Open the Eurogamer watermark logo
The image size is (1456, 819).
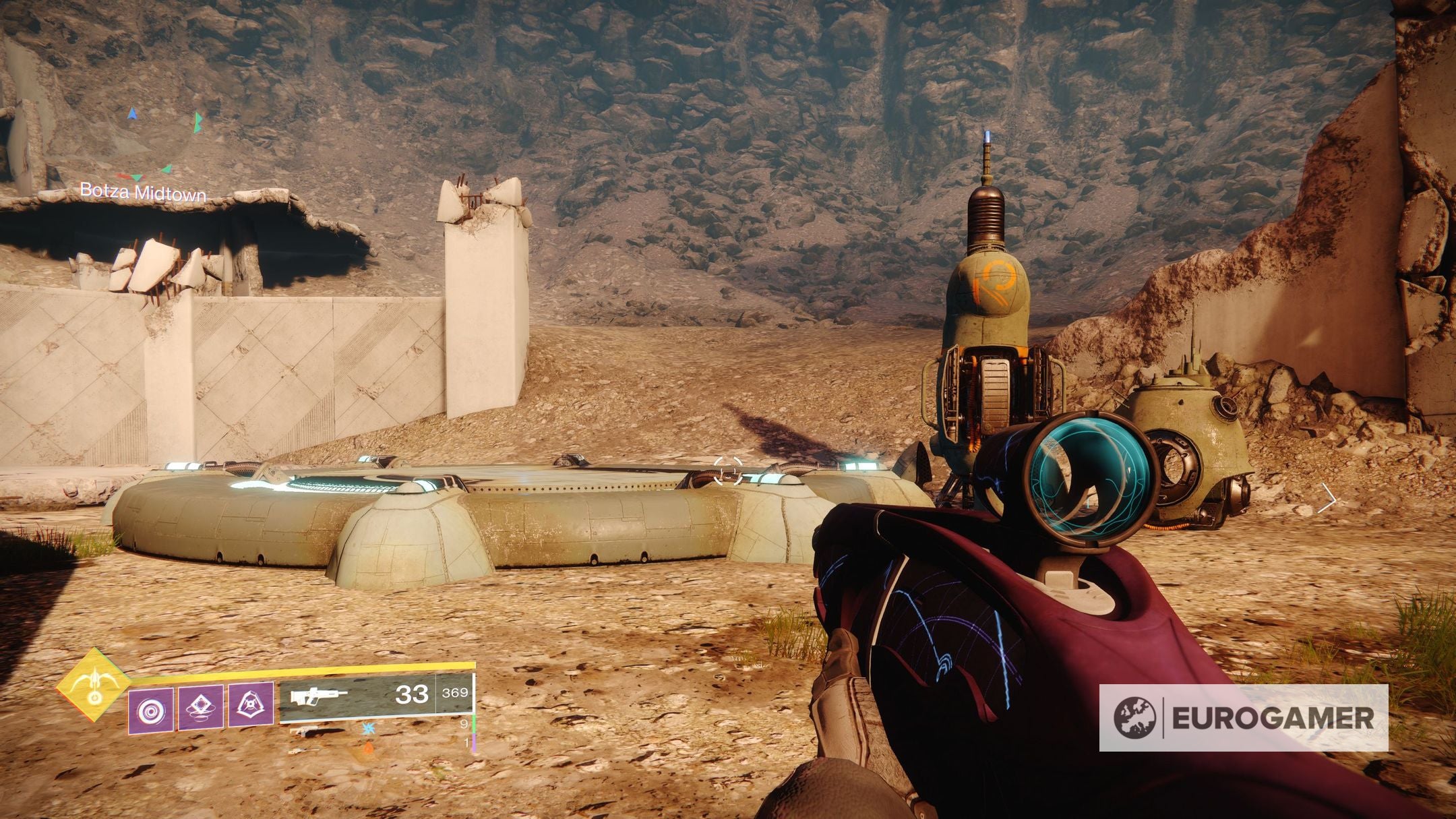[1244, 718]
